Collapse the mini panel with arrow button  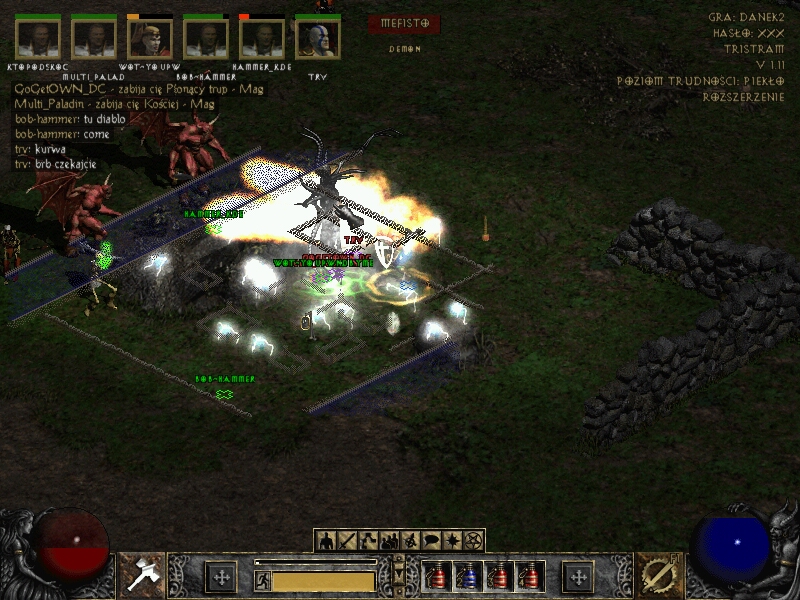[399, 573]
